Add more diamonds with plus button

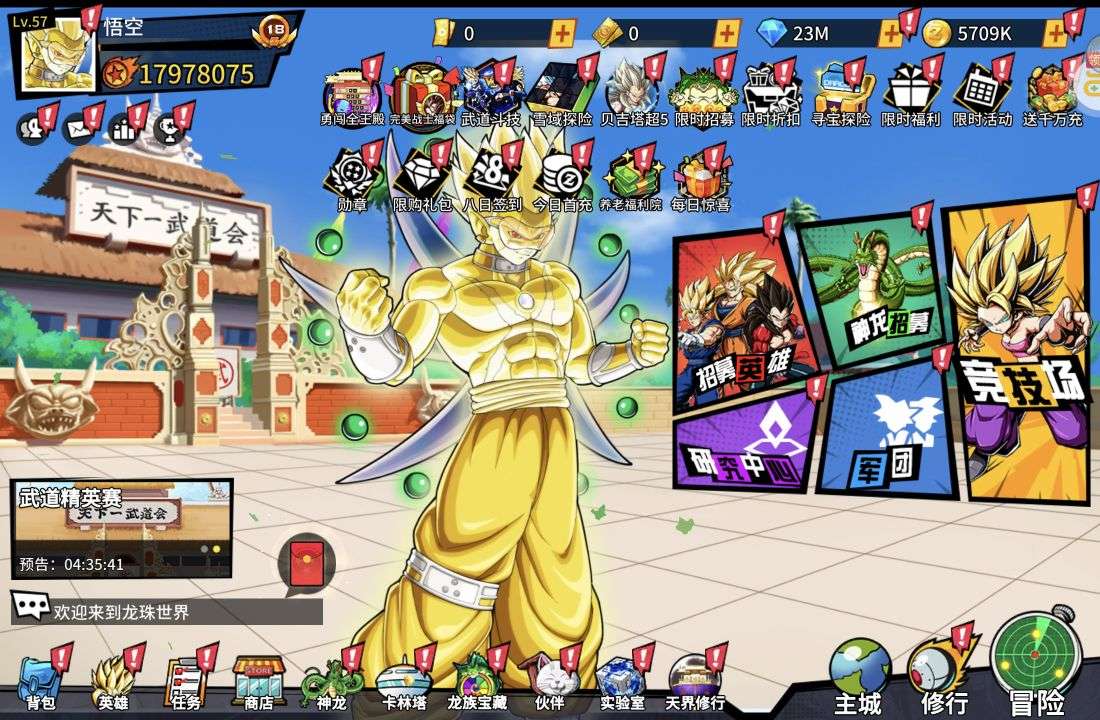[x=889, y=33]
